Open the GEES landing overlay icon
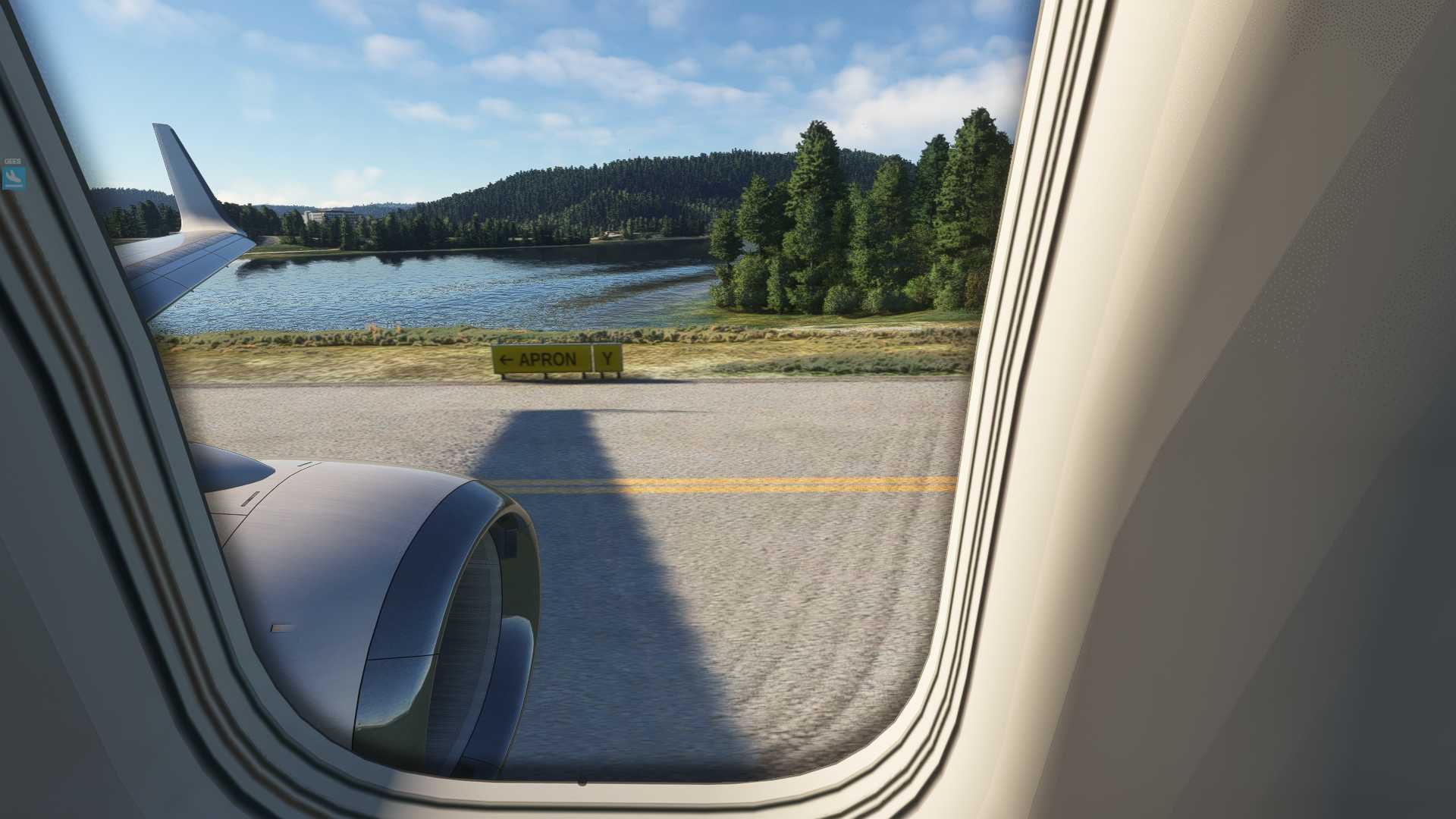Screen dimensions: 1456x819 pos(13,177)
